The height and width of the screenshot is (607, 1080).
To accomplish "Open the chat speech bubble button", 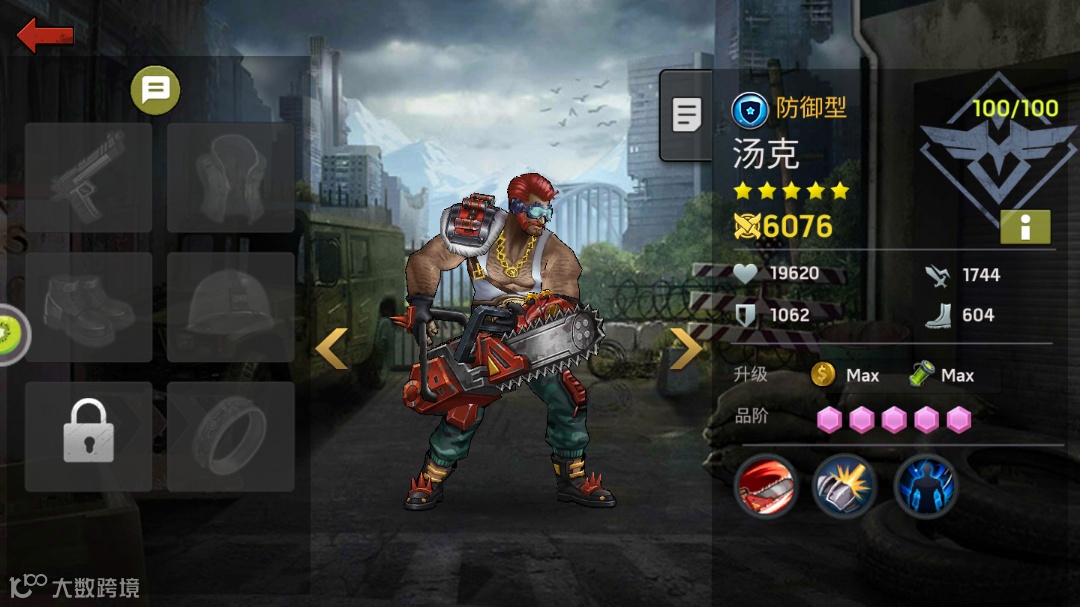I will tap(155, 91).
